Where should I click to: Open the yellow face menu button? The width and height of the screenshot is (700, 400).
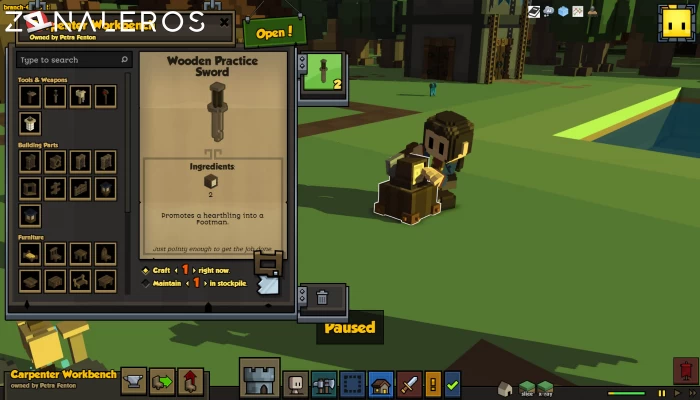pyautogui.click(x=673, y=24)
